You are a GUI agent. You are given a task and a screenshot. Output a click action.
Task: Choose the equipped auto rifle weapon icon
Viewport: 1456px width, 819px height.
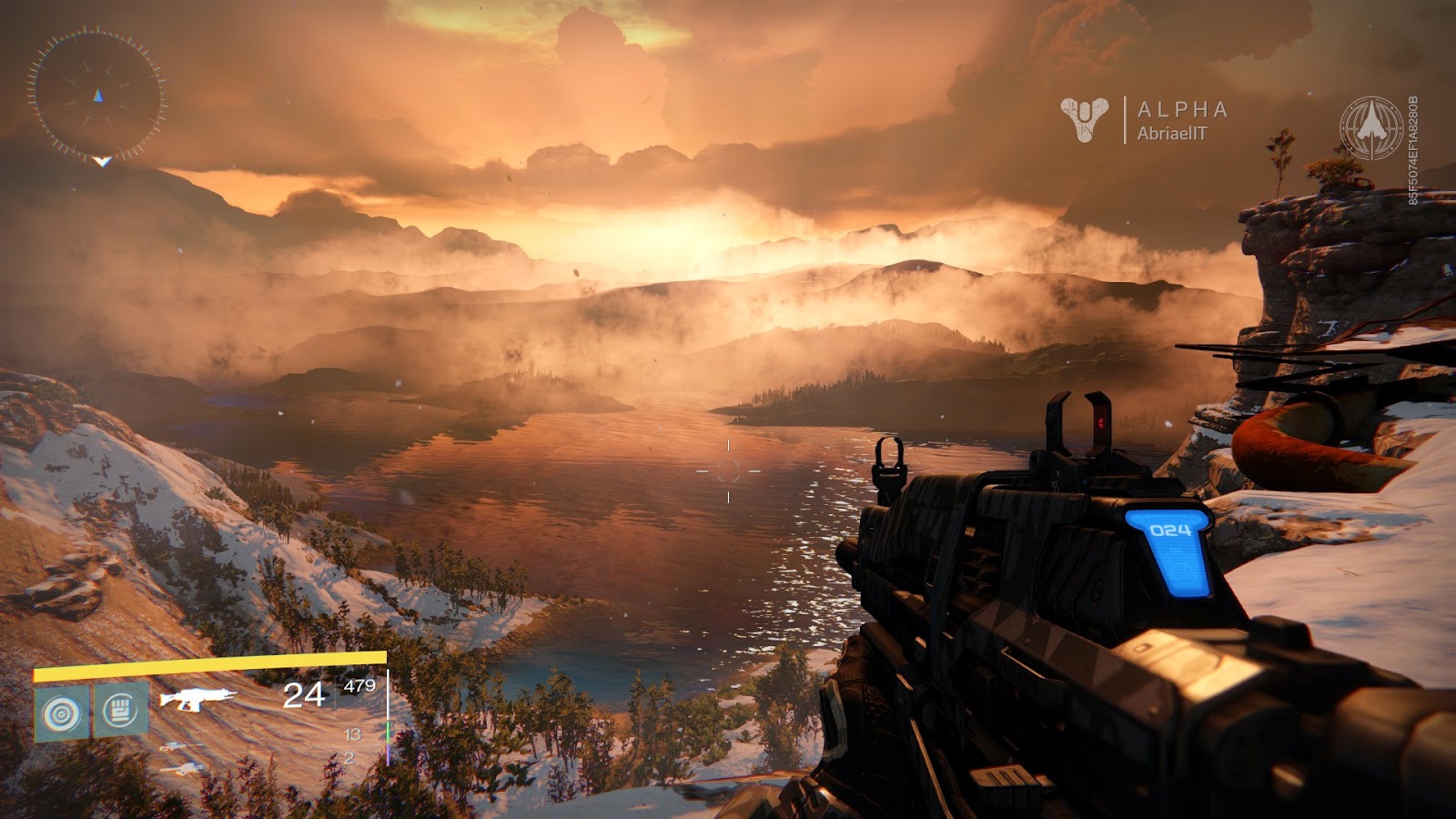click(197, 699)
